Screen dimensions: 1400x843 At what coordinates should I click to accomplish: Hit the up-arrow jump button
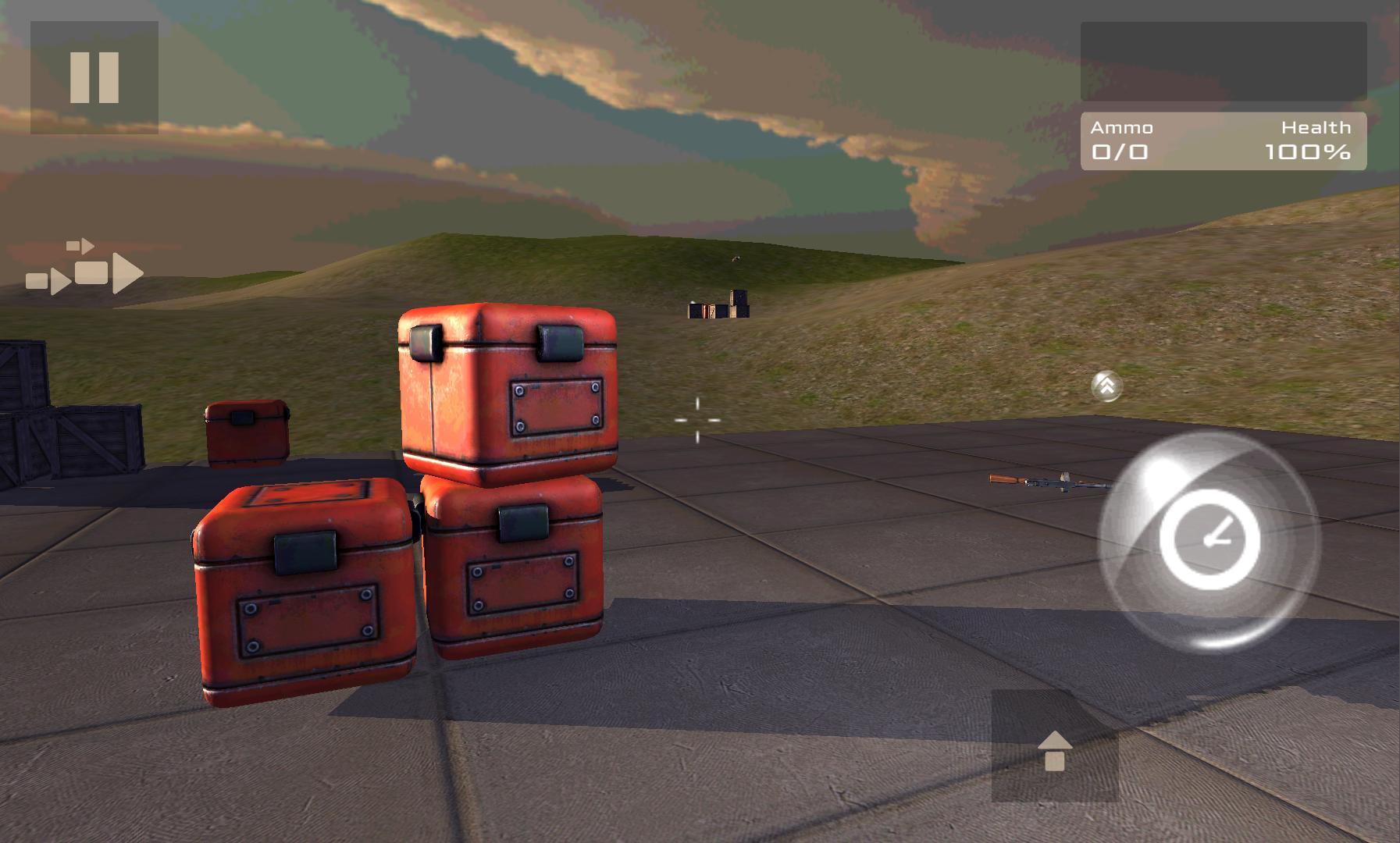(x=1055, y=747)
